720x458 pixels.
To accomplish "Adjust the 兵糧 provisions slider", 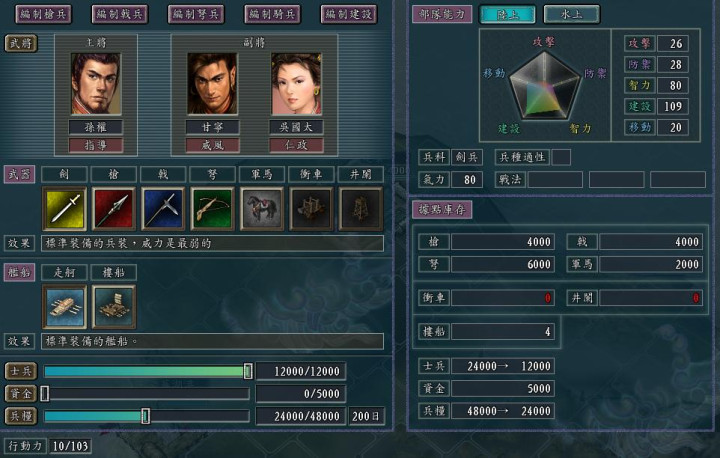I will [x=146, y=416].
